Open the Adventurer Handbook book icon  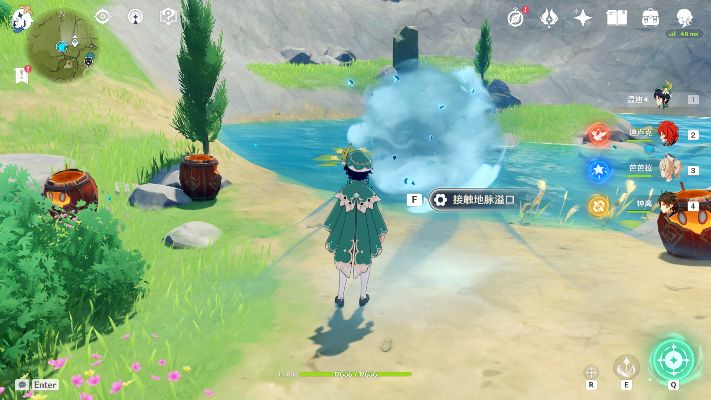click(x=617, y=17)
